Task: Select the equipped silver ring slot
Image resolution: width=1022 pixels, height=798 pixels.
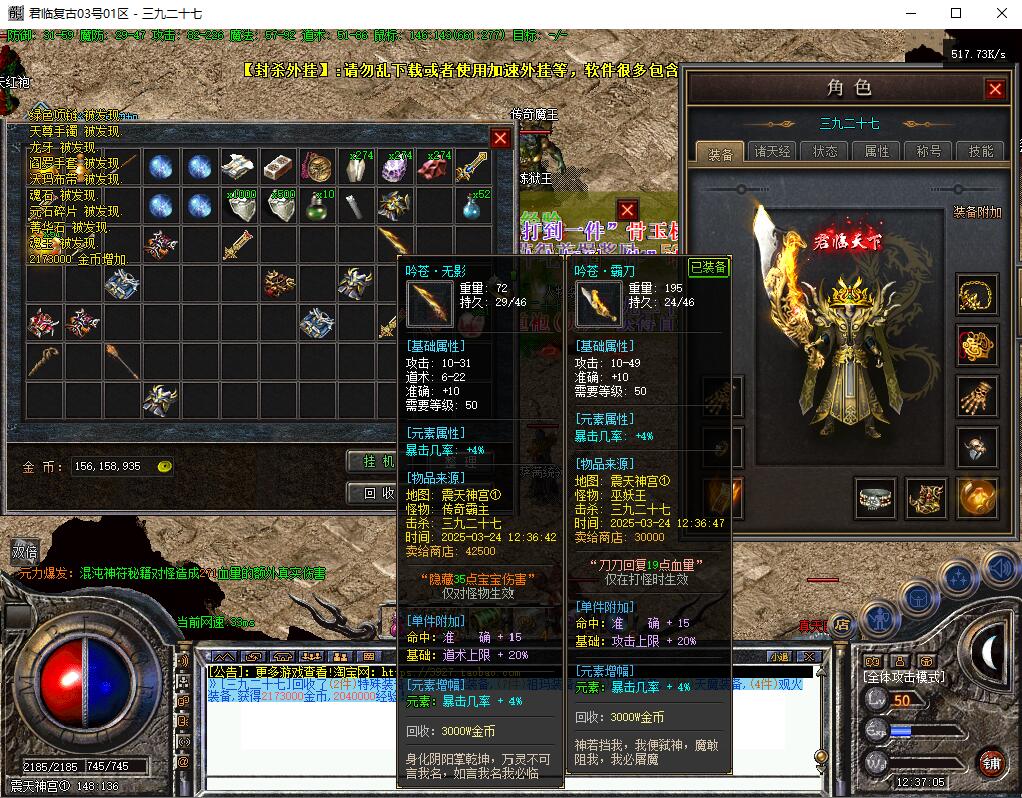Action: click(x=875, y=497)
